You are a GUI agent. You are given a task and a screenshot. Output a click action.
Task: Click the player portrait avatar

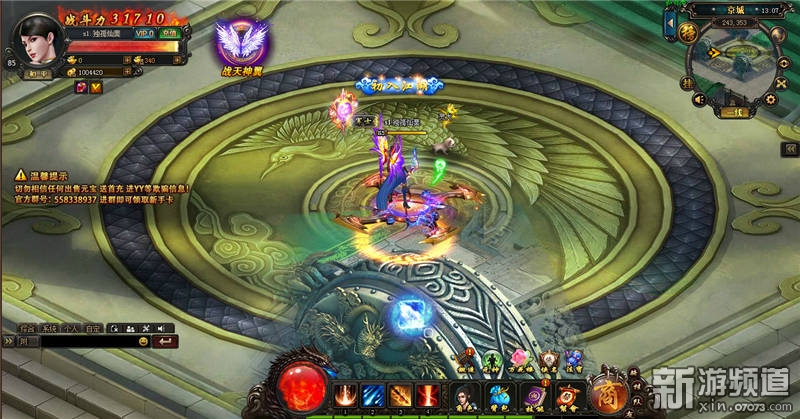(37, 41)
